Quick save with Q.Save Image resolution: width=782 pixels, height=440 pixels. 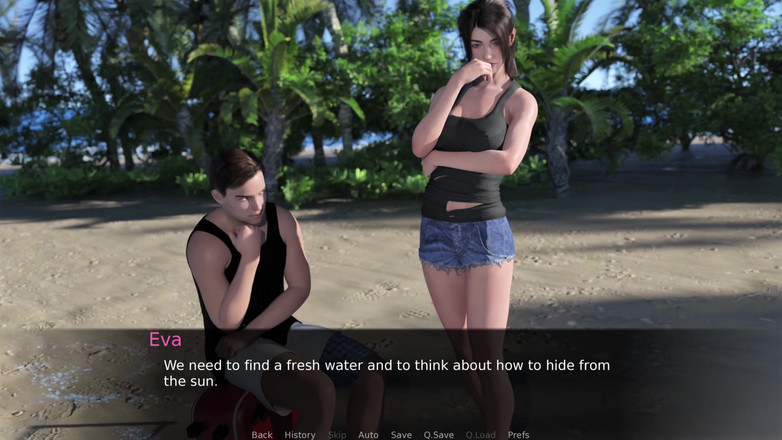click(x=439, y=435)
